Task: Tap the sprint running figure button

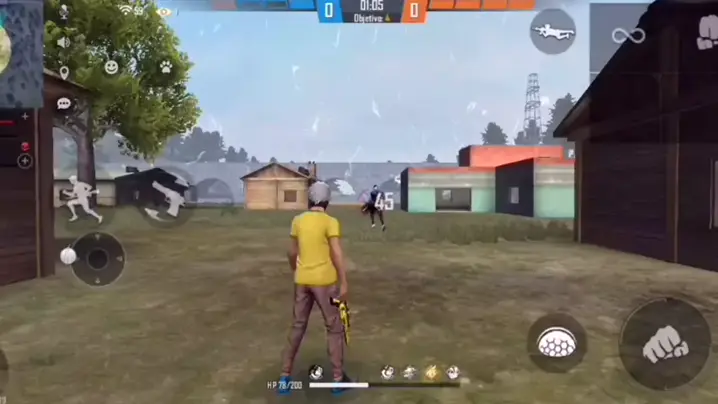Action: point(82,198)
